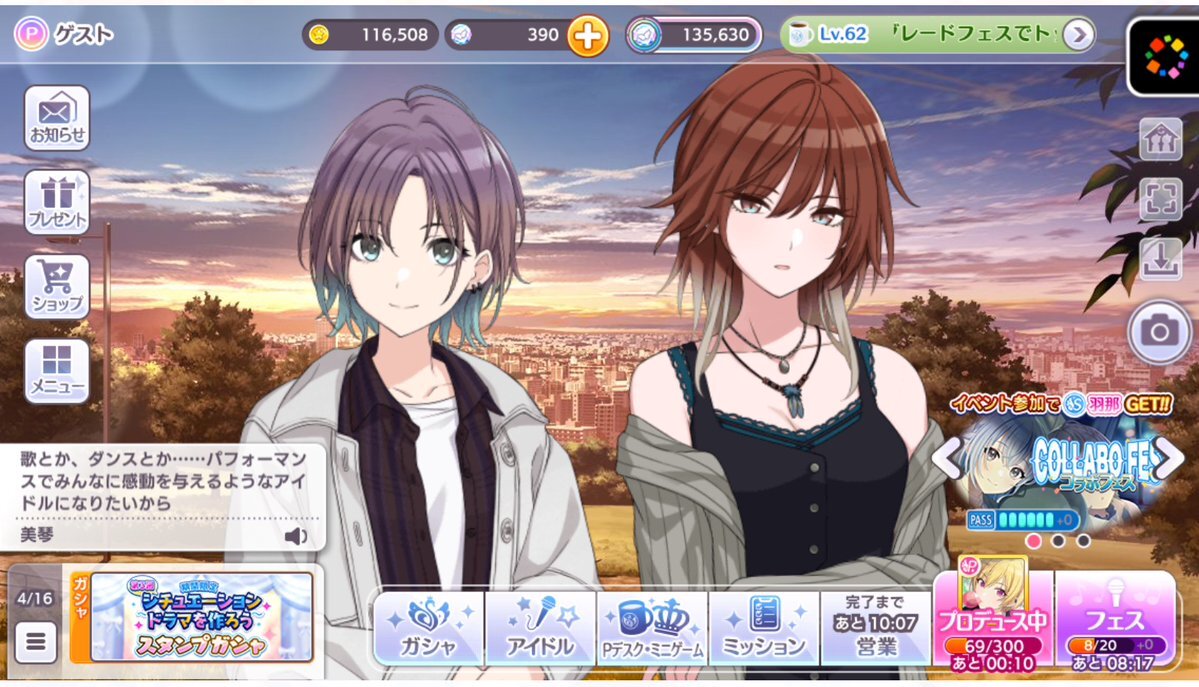This screenshot has width=1199, height=687.
Task: Open the ショップ shop
Action: (57, 286)
